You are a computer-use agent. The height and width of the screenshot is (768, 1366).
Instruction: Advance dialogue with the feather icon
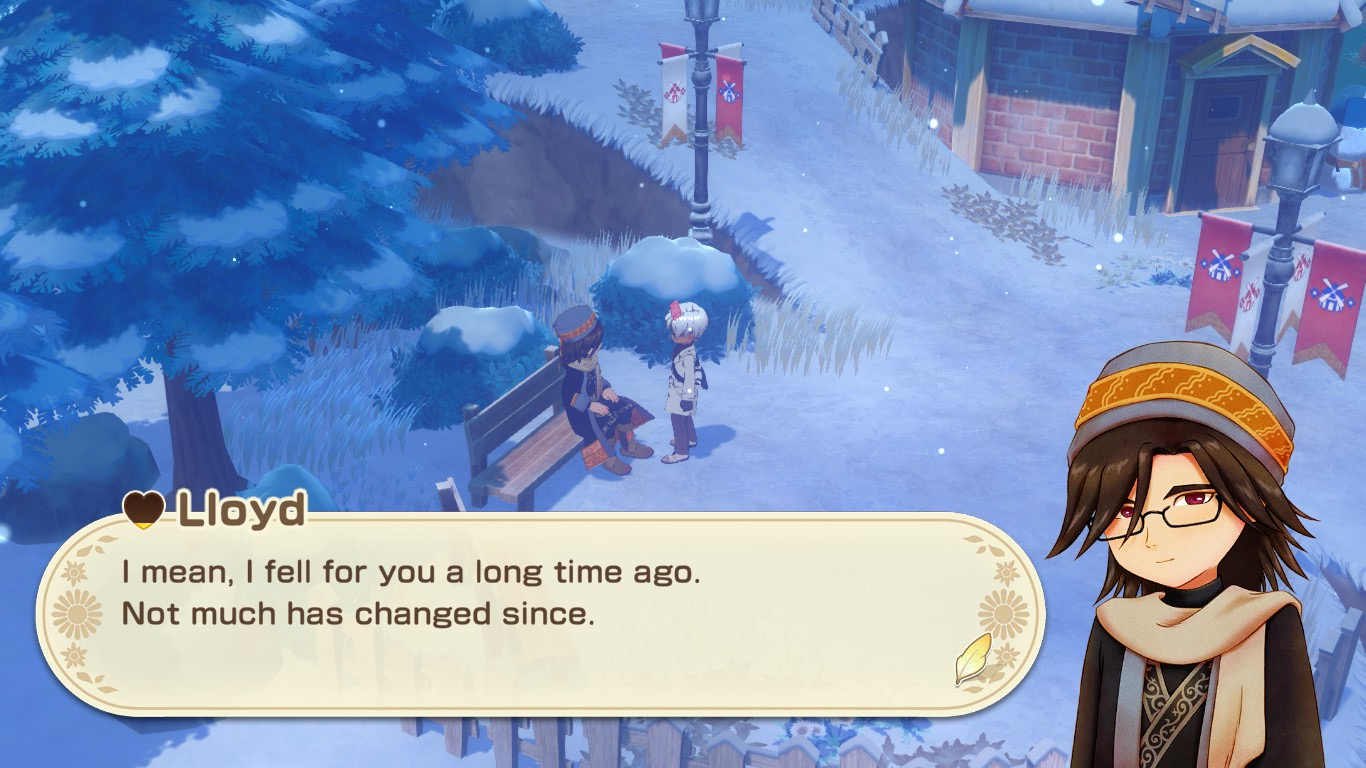click(972, 659)
